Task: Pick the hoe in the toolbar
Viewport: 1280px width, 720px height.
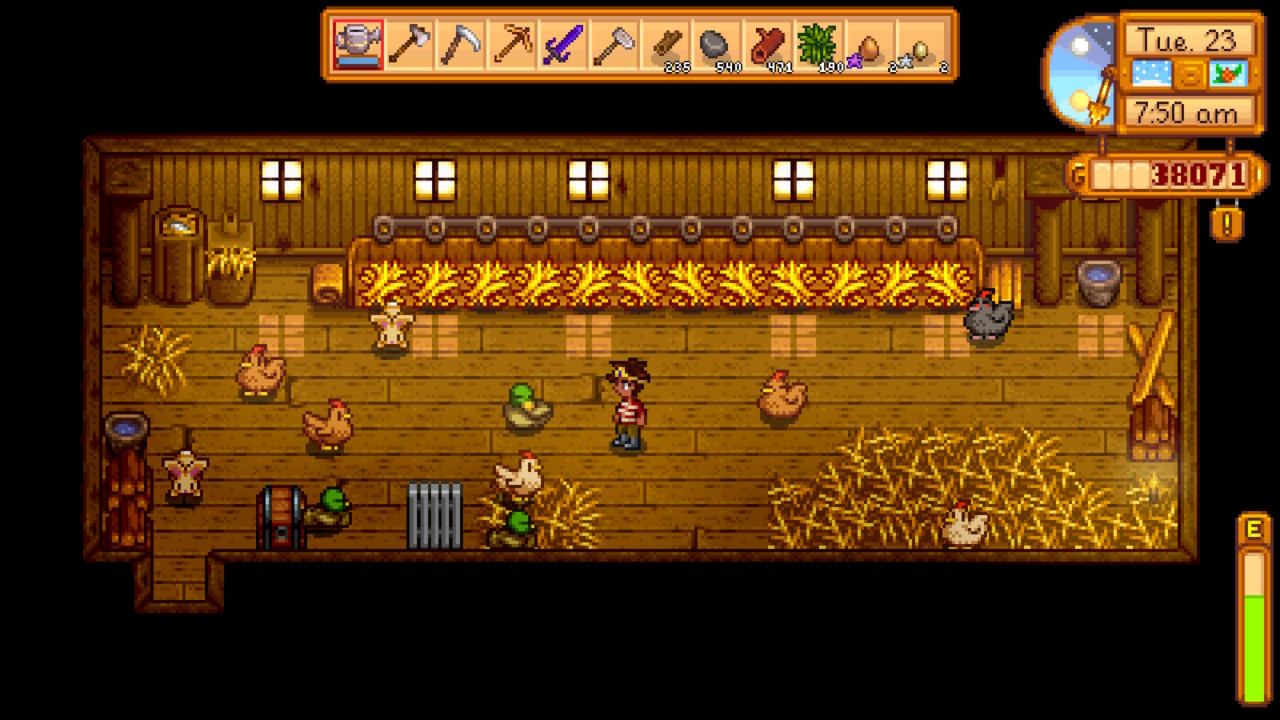Action: point(613,45)
